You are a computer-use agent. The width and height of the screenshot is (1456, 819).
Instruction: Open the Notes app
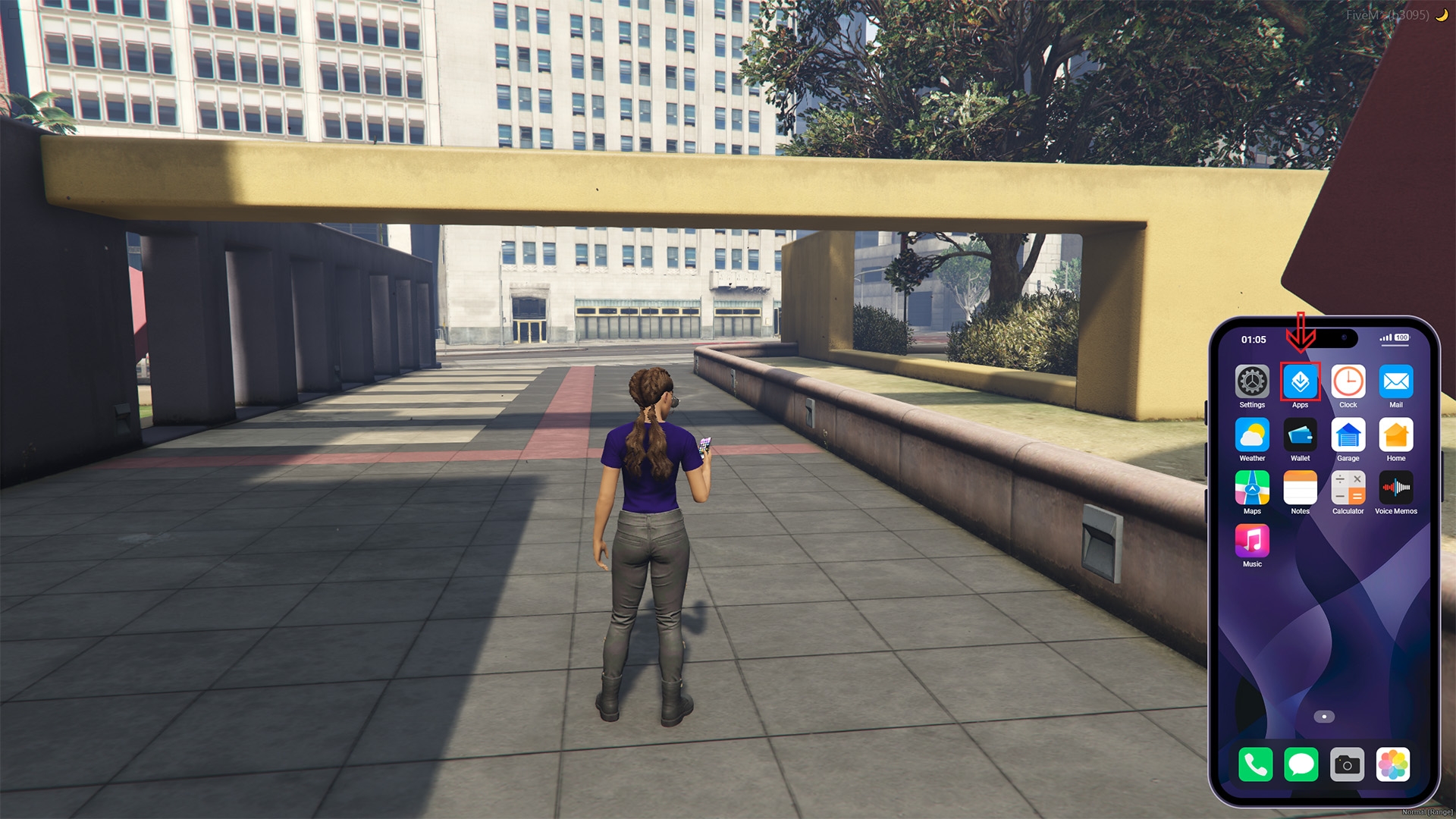pyautogui.click(x=1300, y=488)
